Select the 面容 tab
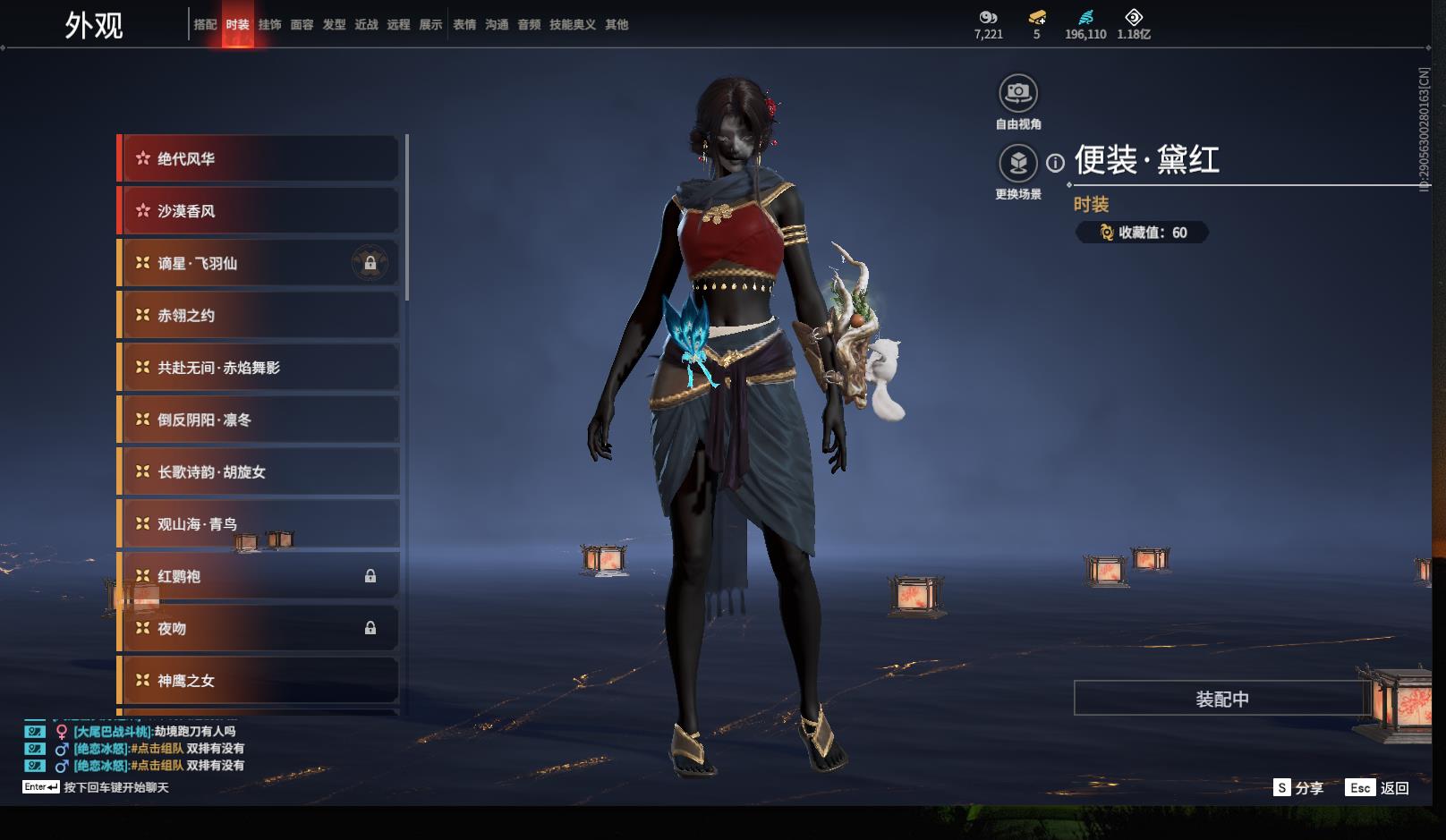This screenshot has height=840, width=1446. click(302, 25)
